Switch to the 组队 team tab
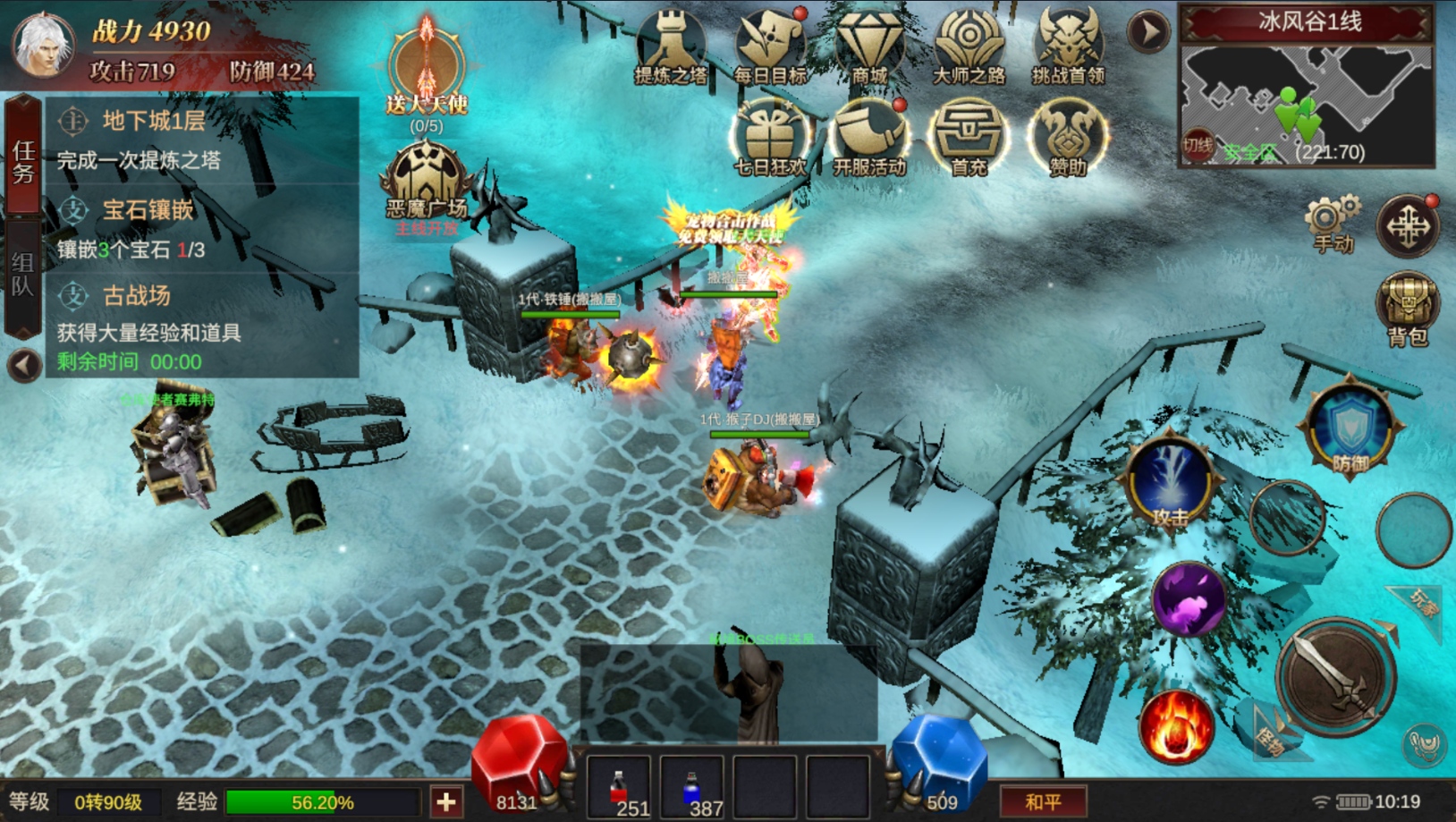Viewport: 1456px width, 822px height. tap(22, 274)
